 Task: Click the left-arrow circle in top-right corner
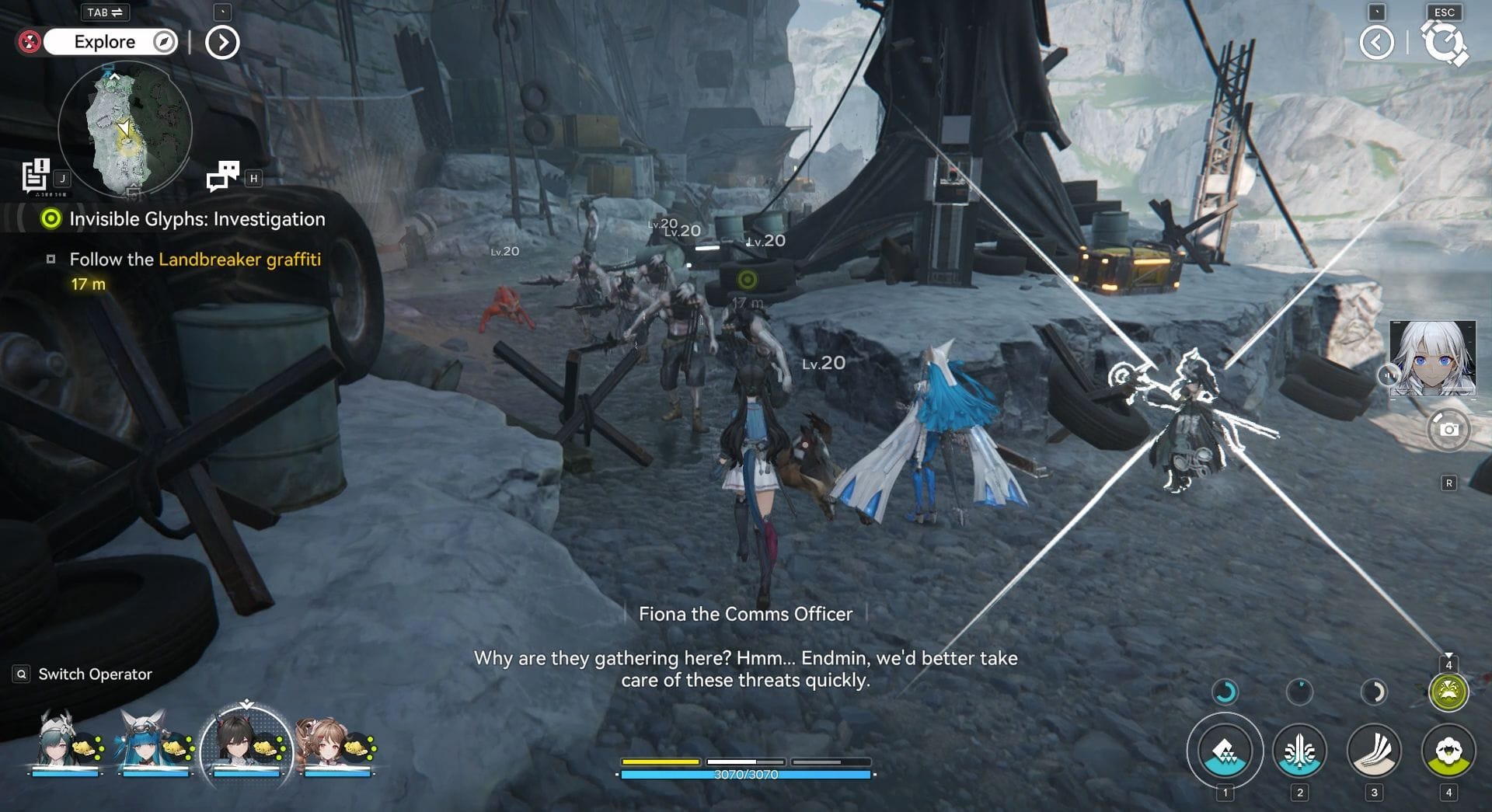[1376, 43]
